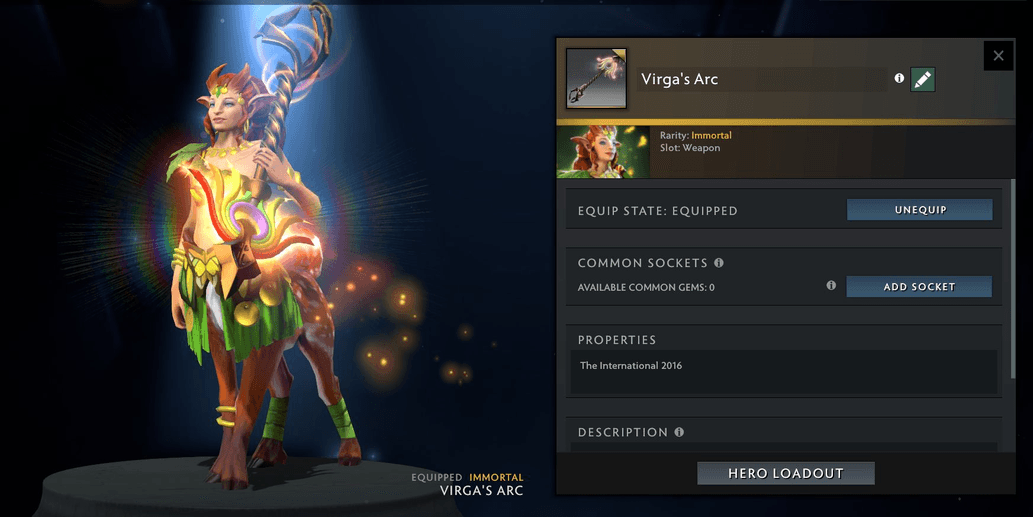This screenshot has width=1033, height=517.
Task: Open the Hero Loadout
Action: tap(785, 473)
